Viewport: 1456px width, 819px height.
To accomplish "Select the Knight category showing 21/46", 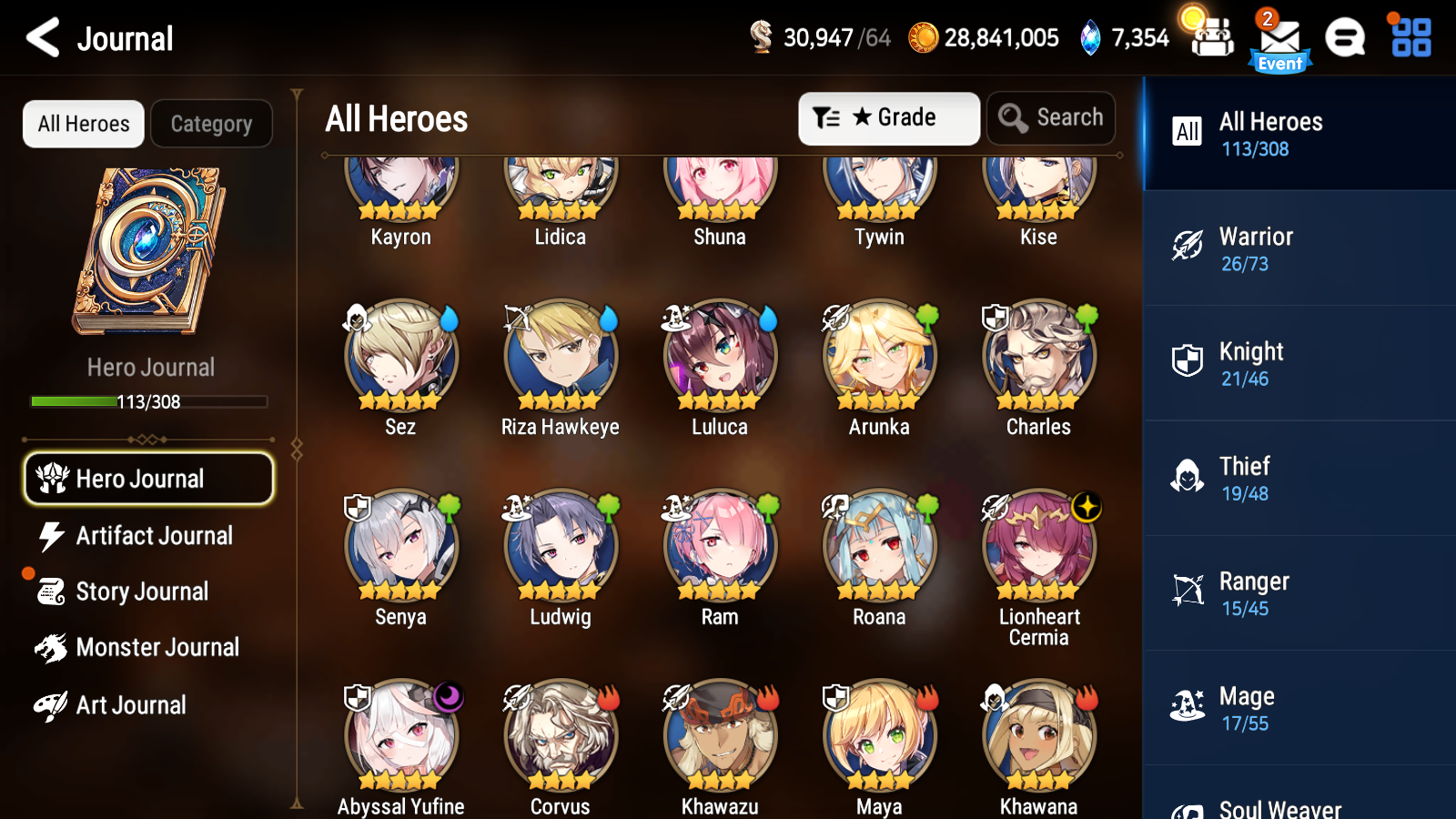I will coord(1299,363).
